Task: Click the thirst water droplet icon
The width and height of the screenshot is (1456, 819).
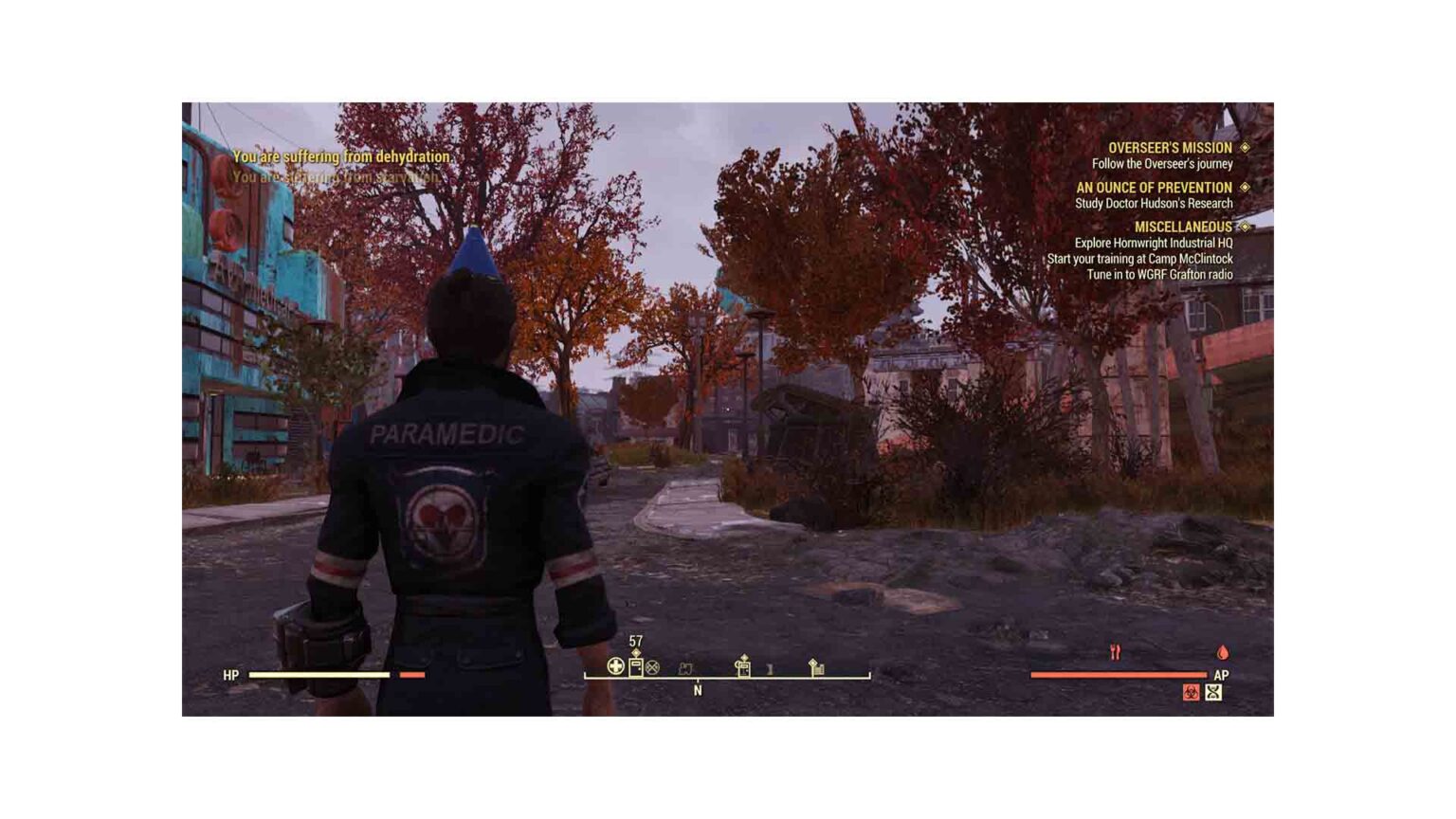Action: pos(1223,652)
